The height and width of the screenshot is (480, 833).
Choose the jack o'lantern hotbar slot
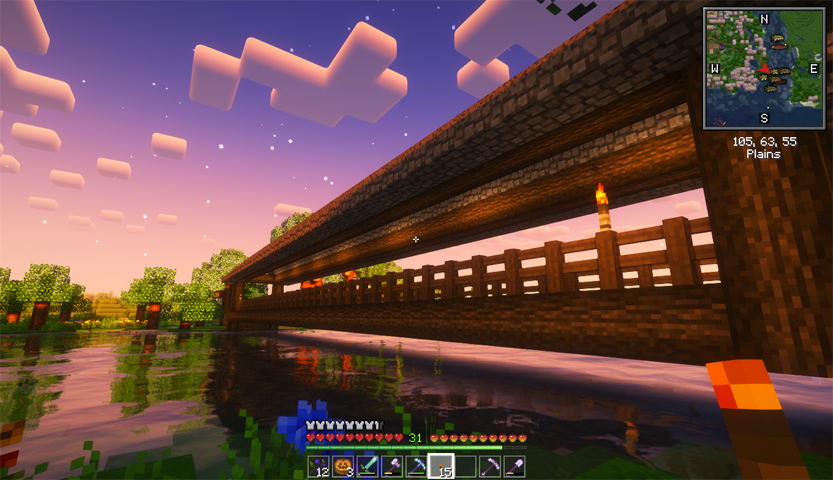(x=343, y=467)
